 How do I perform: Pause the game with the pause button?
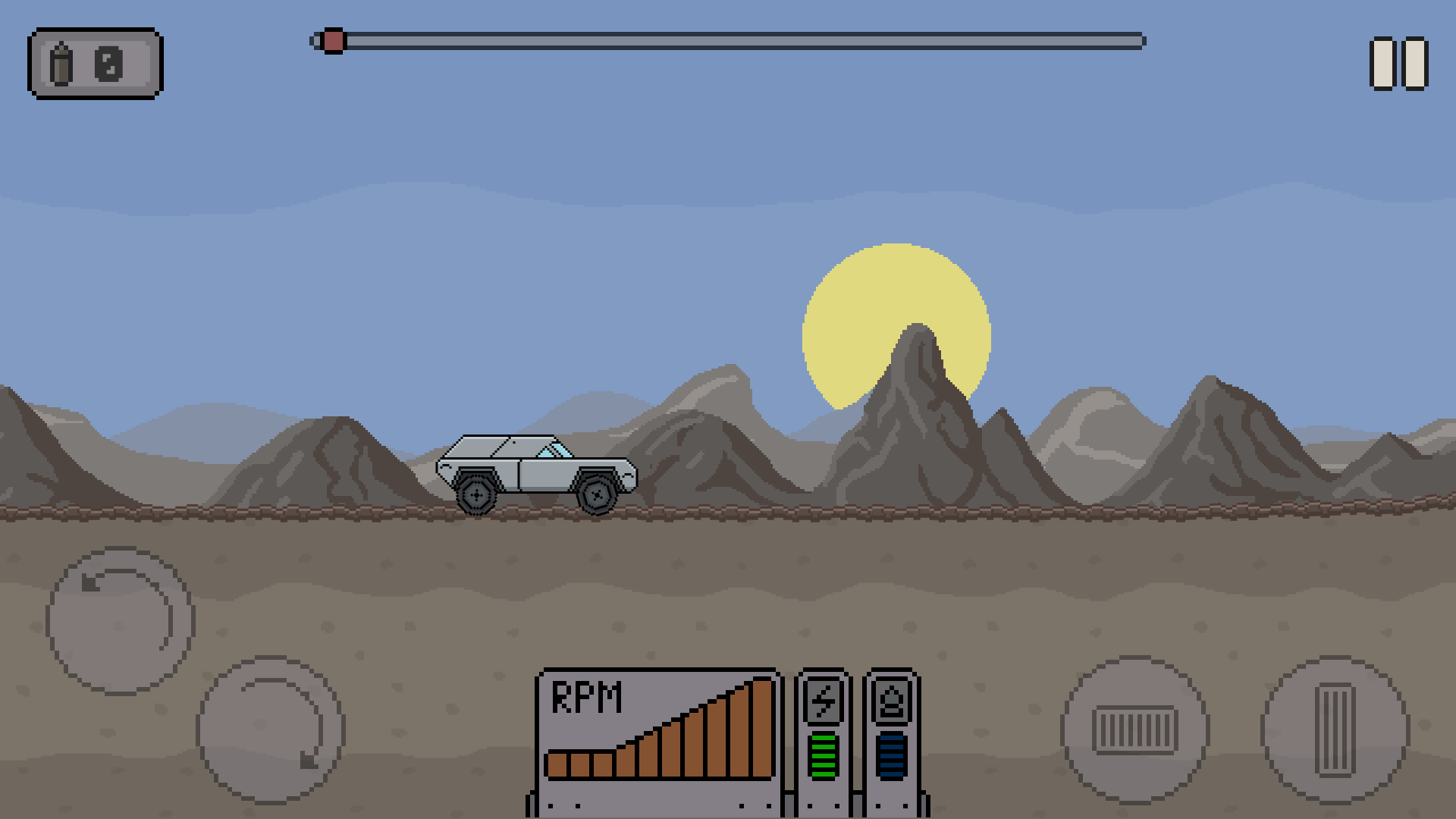tap(1398, 64)
